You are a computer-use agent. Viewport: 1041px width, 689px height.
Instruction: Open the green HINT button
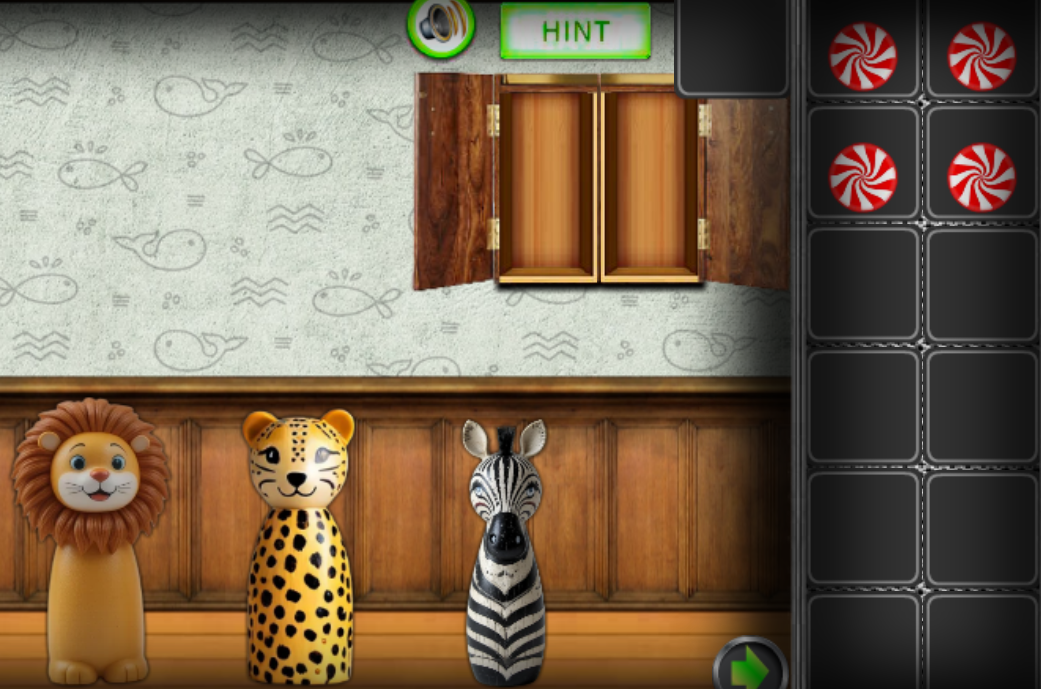point(575,31)
